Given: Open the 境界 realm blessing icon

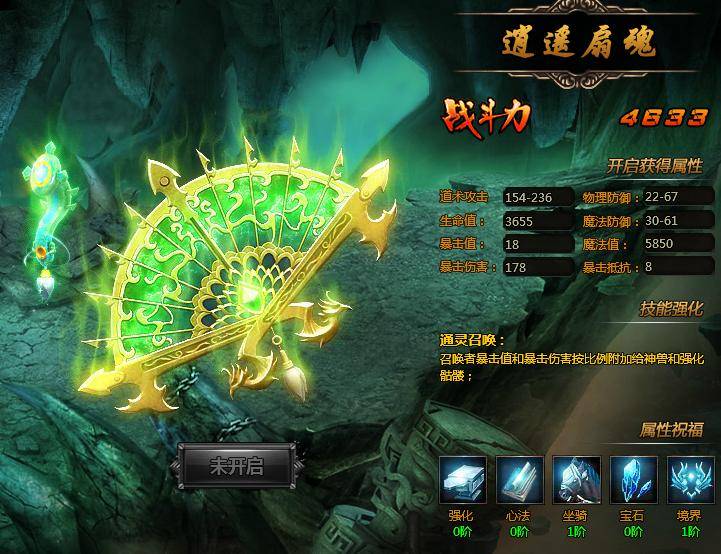Looking at the screenshot, I should [689, 480].
